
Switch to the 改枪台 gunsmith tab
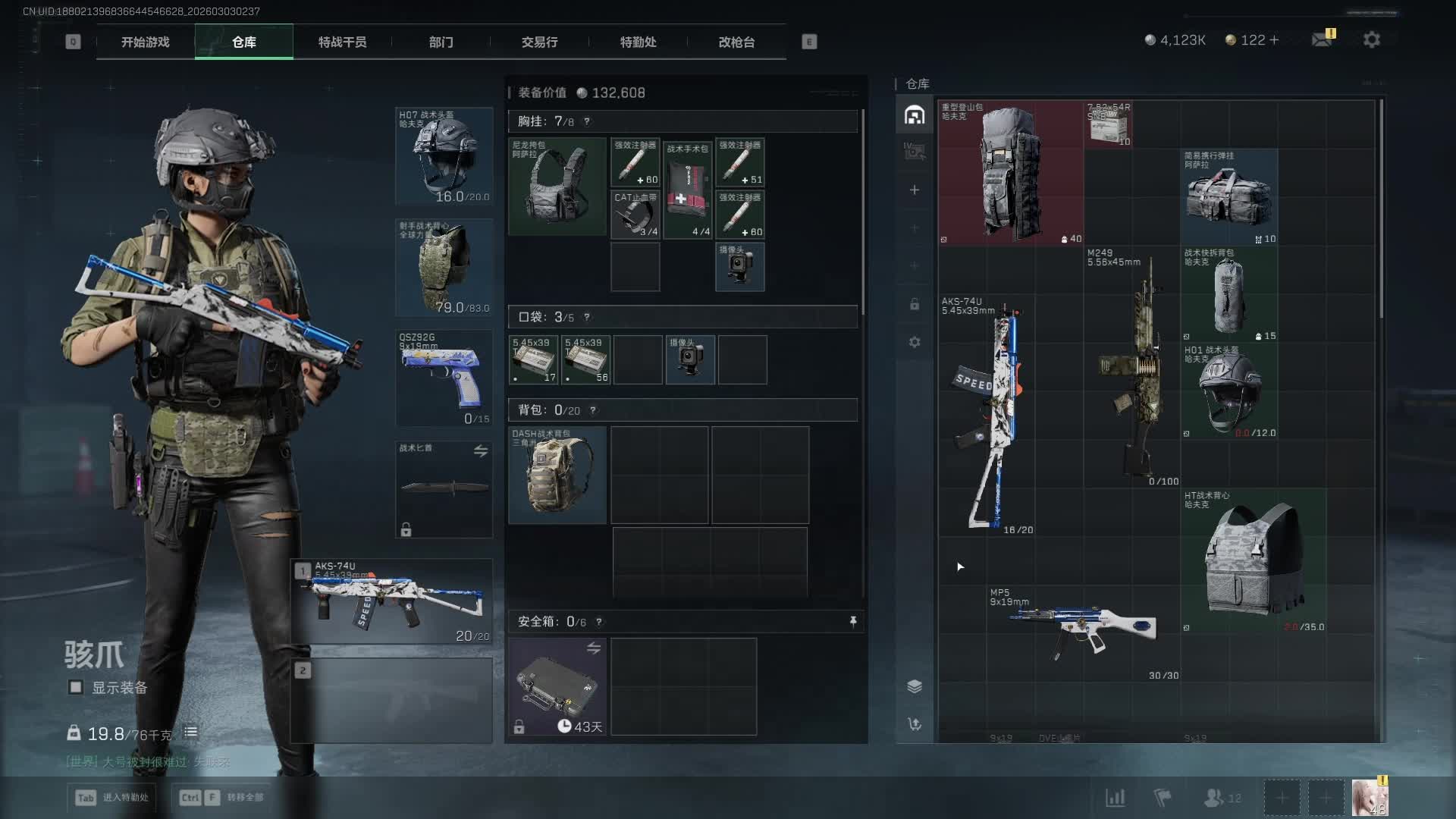(736, 42)
